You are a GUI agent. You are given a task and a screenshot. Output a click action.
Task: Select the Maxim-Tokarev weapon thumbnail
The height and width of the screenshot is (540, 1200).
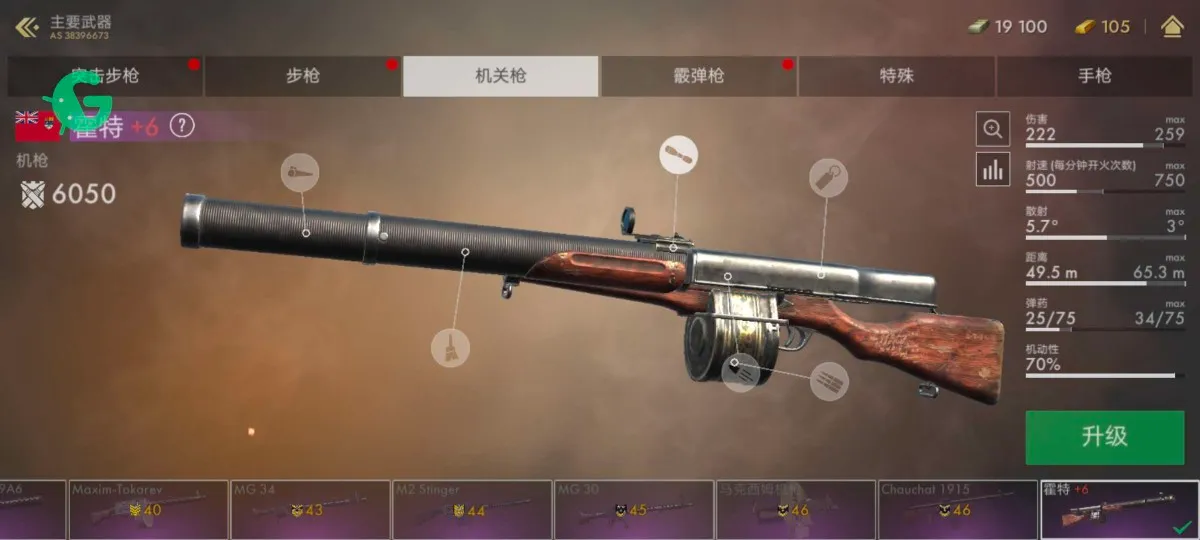coord(149,509)
